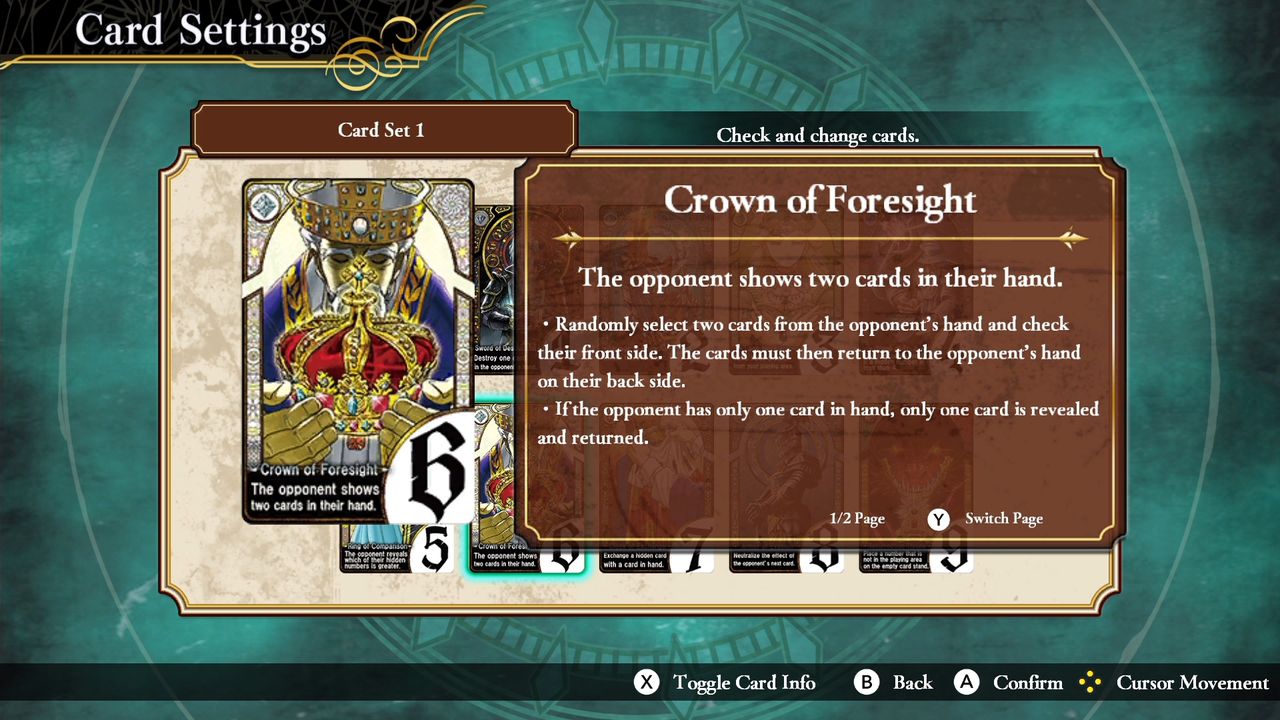Click the Y button icon for Switch Page
Viewport: 1280px width, 720px height.
[937, 519]
